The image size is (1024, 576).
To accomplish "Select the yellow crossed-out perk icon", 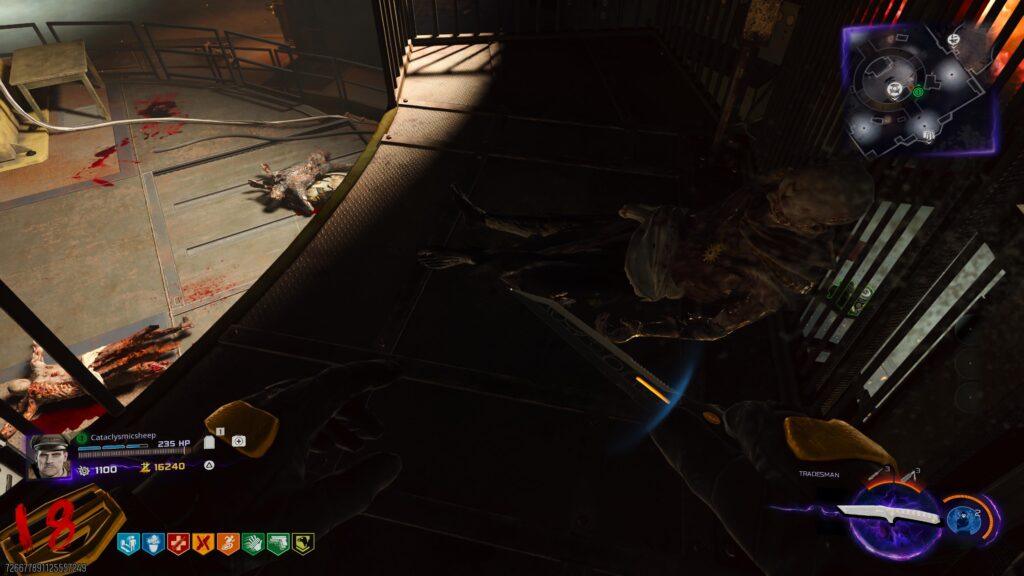I will [x=203, y=544].
